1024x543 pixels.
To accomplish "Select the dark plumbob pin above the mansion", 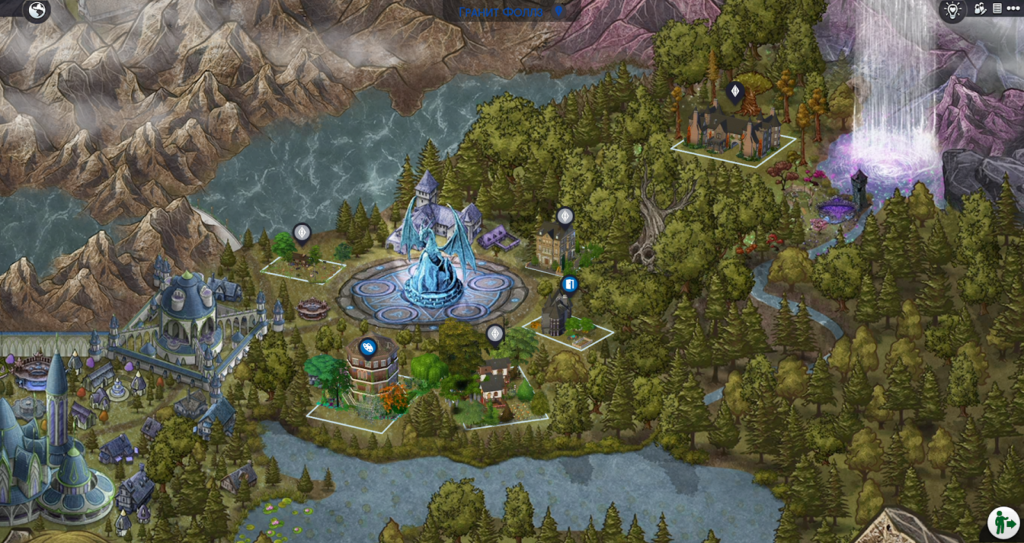I will pyautogui.click(x=735, y=93).
